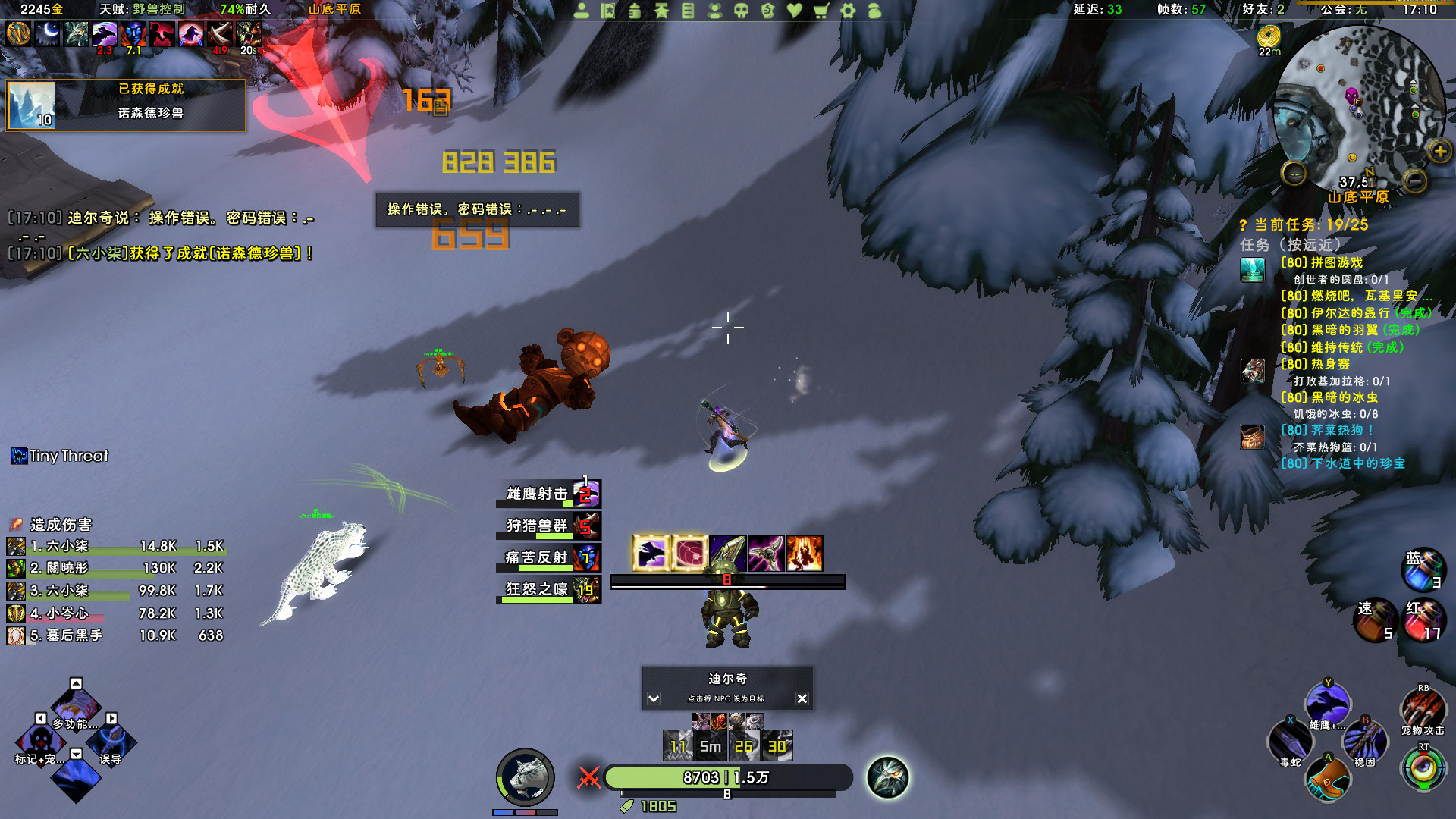This screenshot has height=819, width=1456.
Task: Use the 毒蛇 serpent sting ability
Action: coord(1289,739)
